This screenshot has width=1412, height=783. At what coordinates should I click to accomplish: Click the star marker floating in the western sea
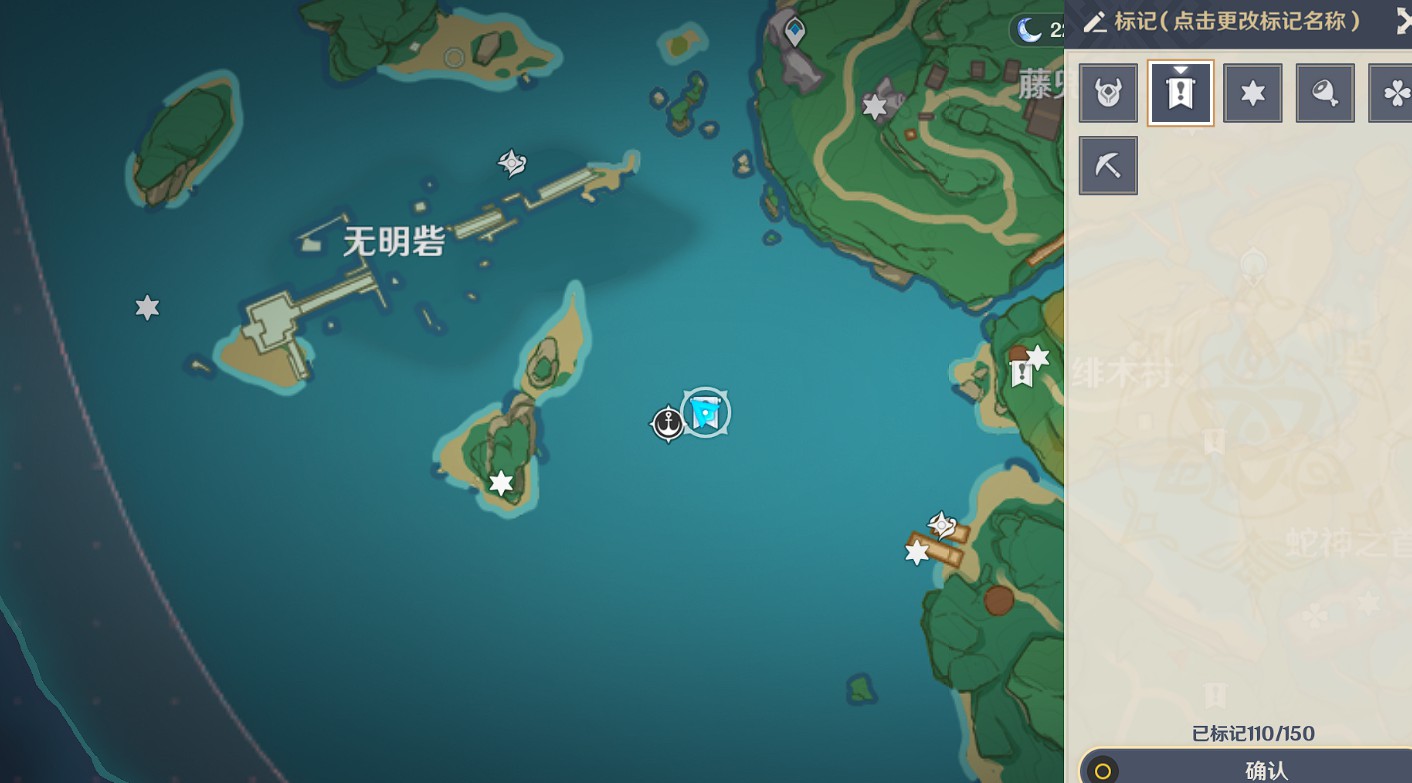(x=146, y=308)
